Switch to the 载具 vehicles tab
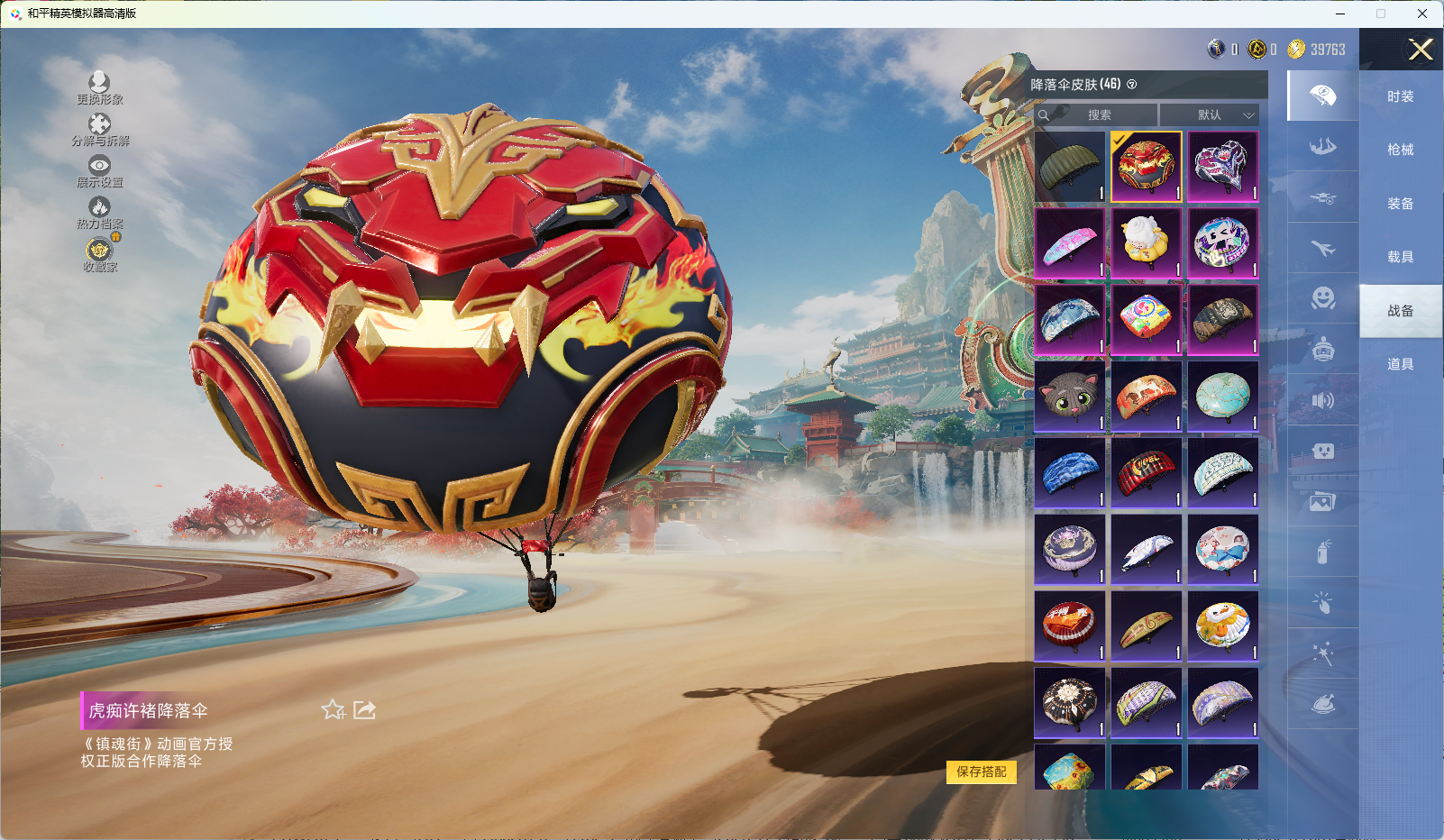This screenshot has height=840, width=1444. 1400,257
